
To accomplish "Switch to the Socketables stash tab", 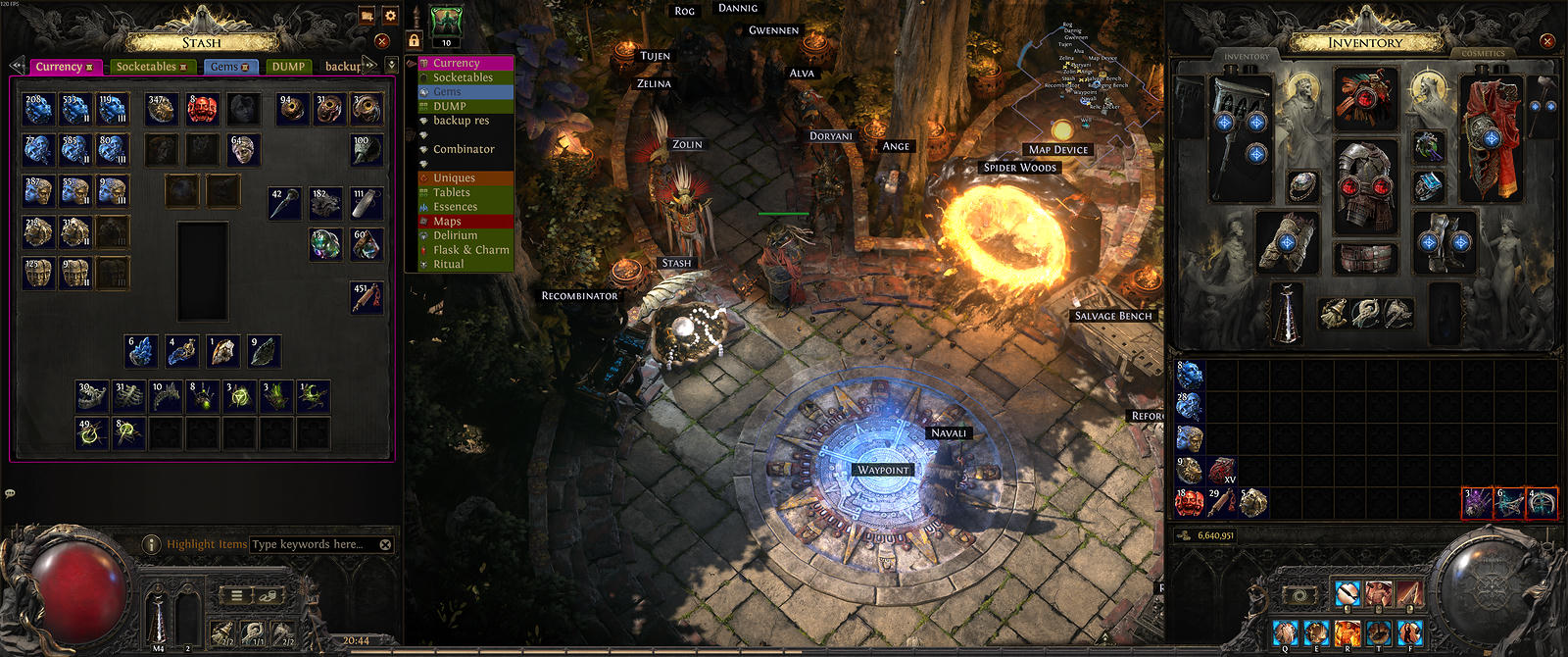I will click(x=150, y=67).
